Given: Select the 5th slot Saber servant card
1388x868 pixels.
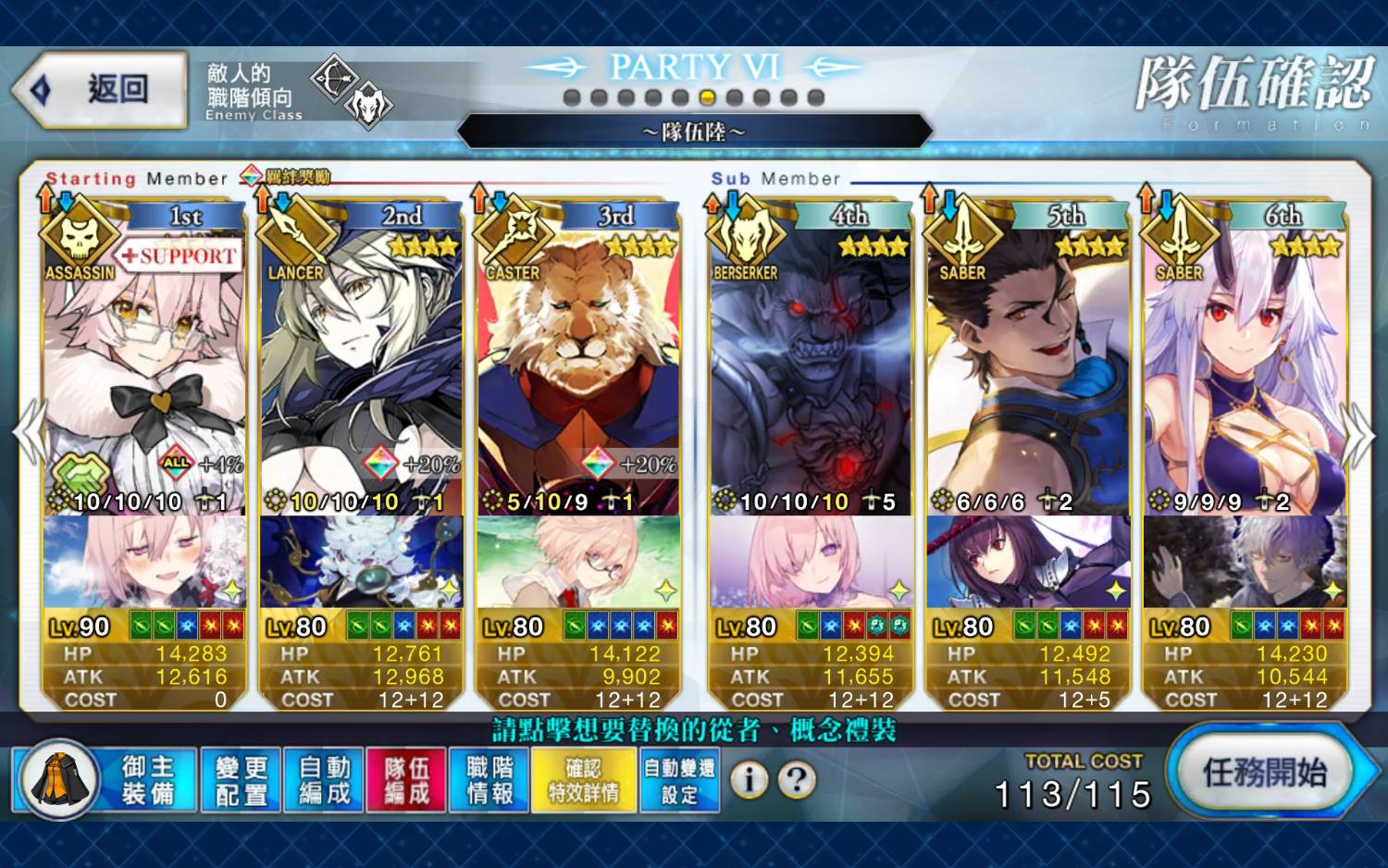Looking at the screenshot, I should click(1028, 370).
